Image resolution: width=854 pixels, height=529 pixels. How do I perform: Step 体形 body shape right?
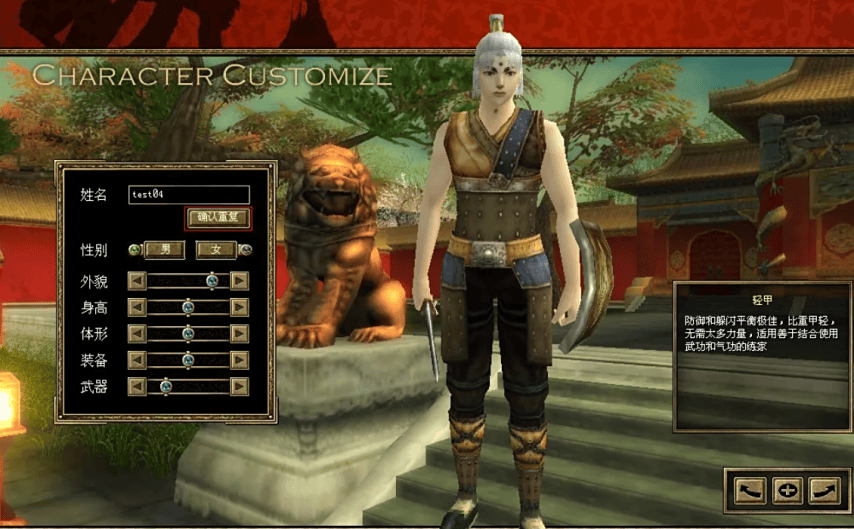click(239, 333)
